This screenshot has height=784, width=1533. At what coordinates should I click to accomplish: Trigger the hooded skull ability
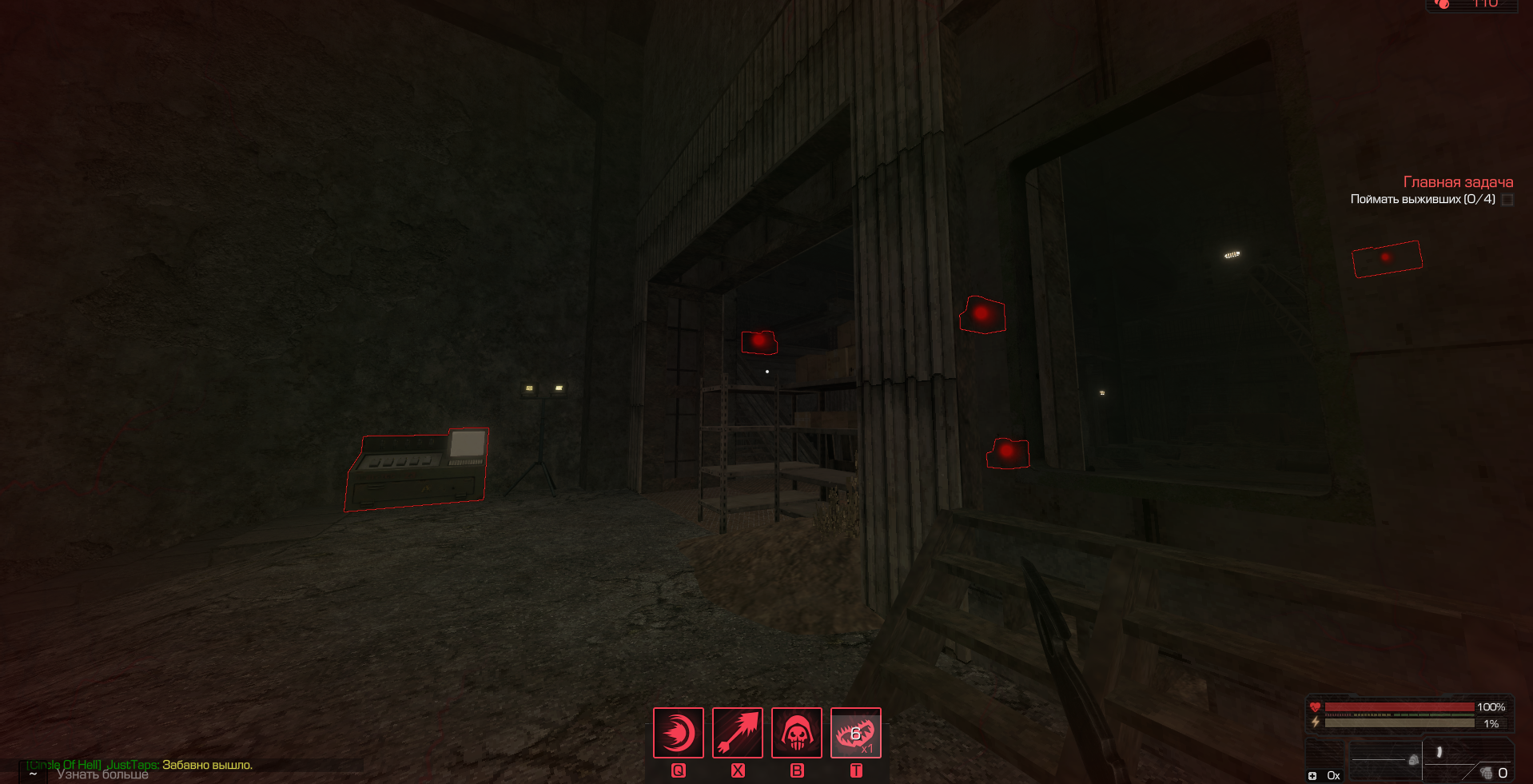[x=796, y=732]
